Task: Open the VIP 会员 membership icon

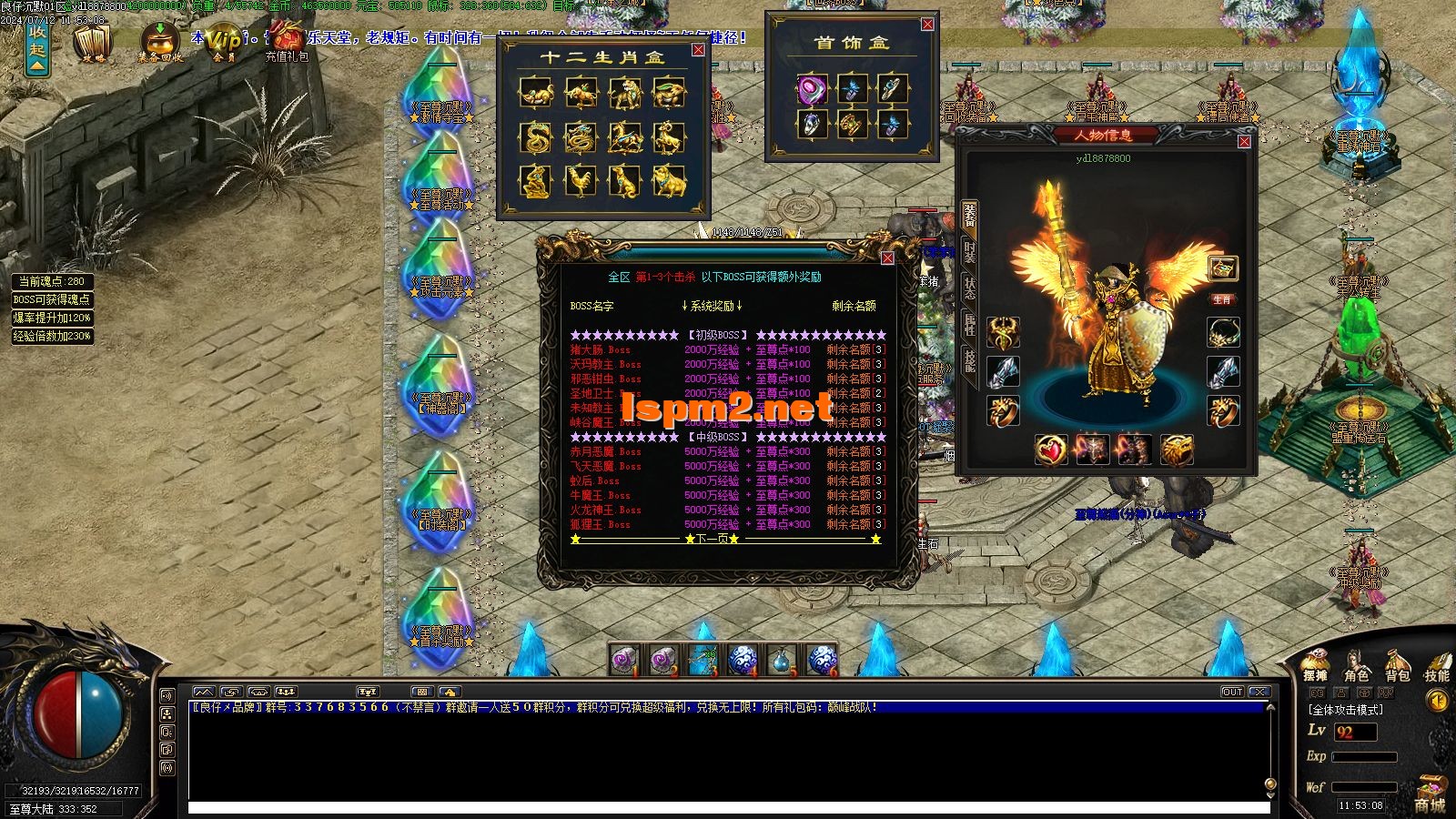Action: (x=225, y=42)
